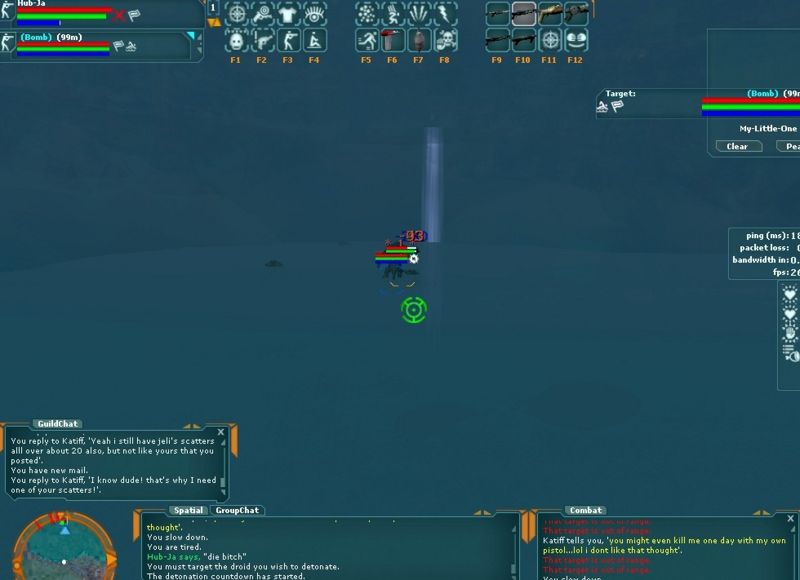This screenshot has width=800, height=580.
Task: Clear the current target with the Clear button
Action: coord(737,146)
